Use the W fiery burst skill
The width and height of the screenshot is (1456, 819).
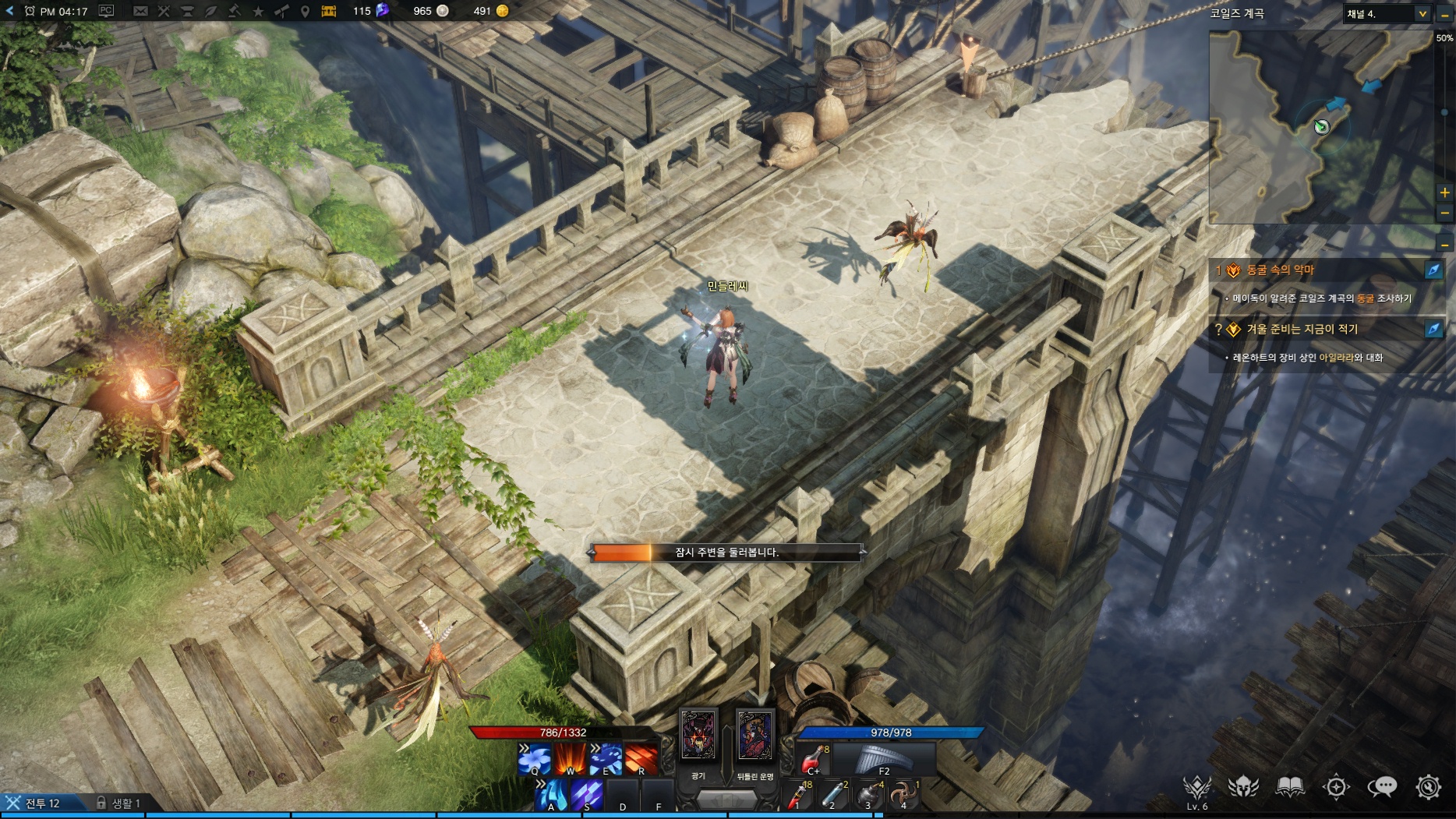pyautogui.click(x=570, y=759)
